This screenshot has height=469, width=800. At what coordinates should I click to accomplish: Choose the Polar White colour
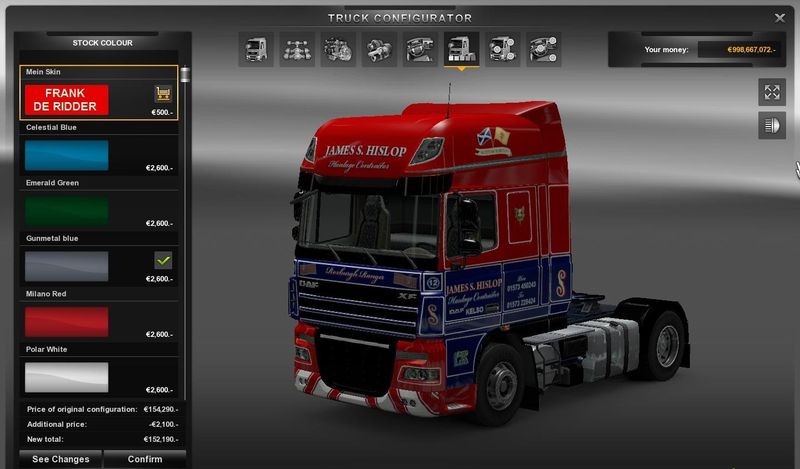(66, 376)
